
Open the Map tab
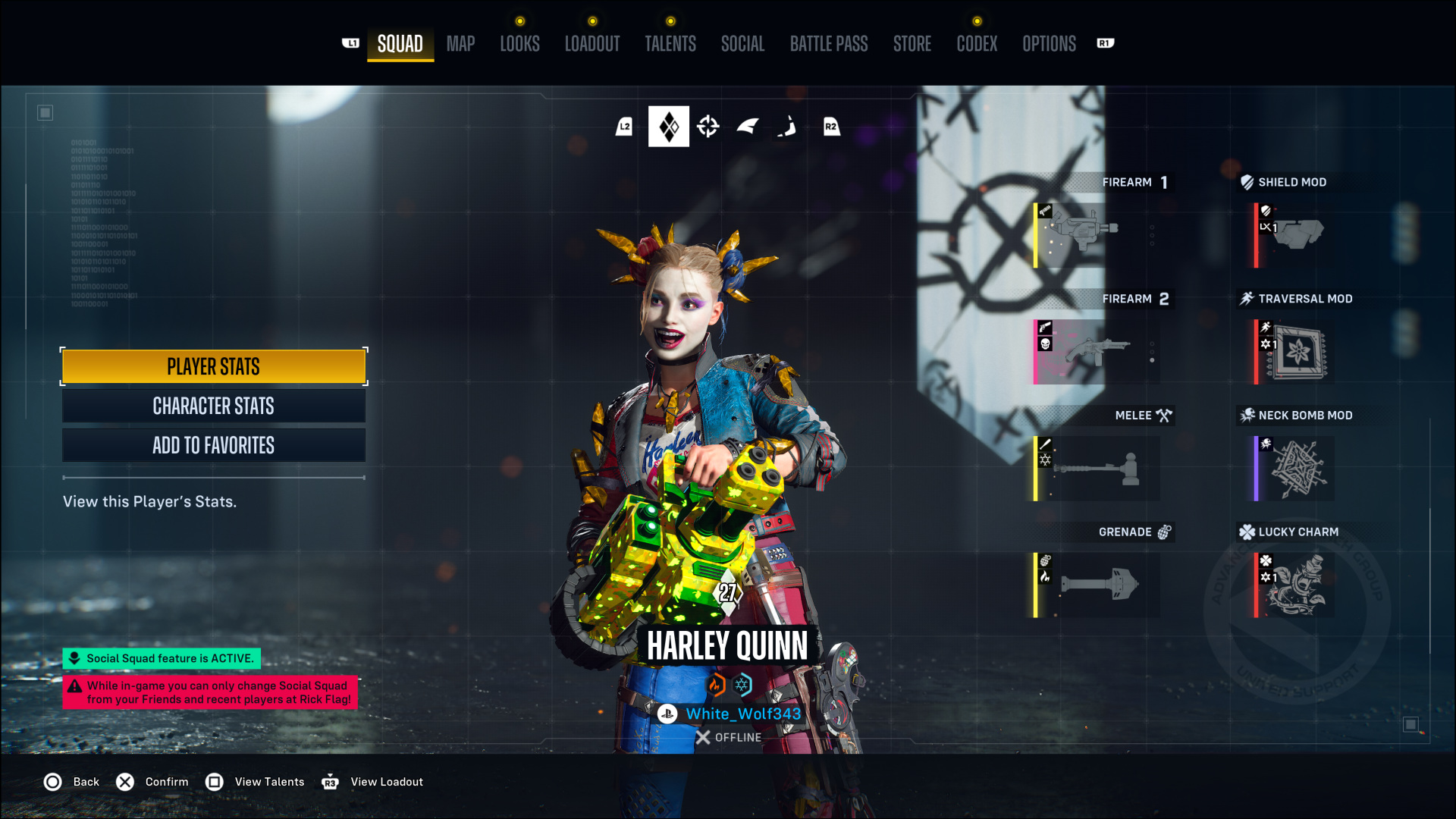pos(460,44)
